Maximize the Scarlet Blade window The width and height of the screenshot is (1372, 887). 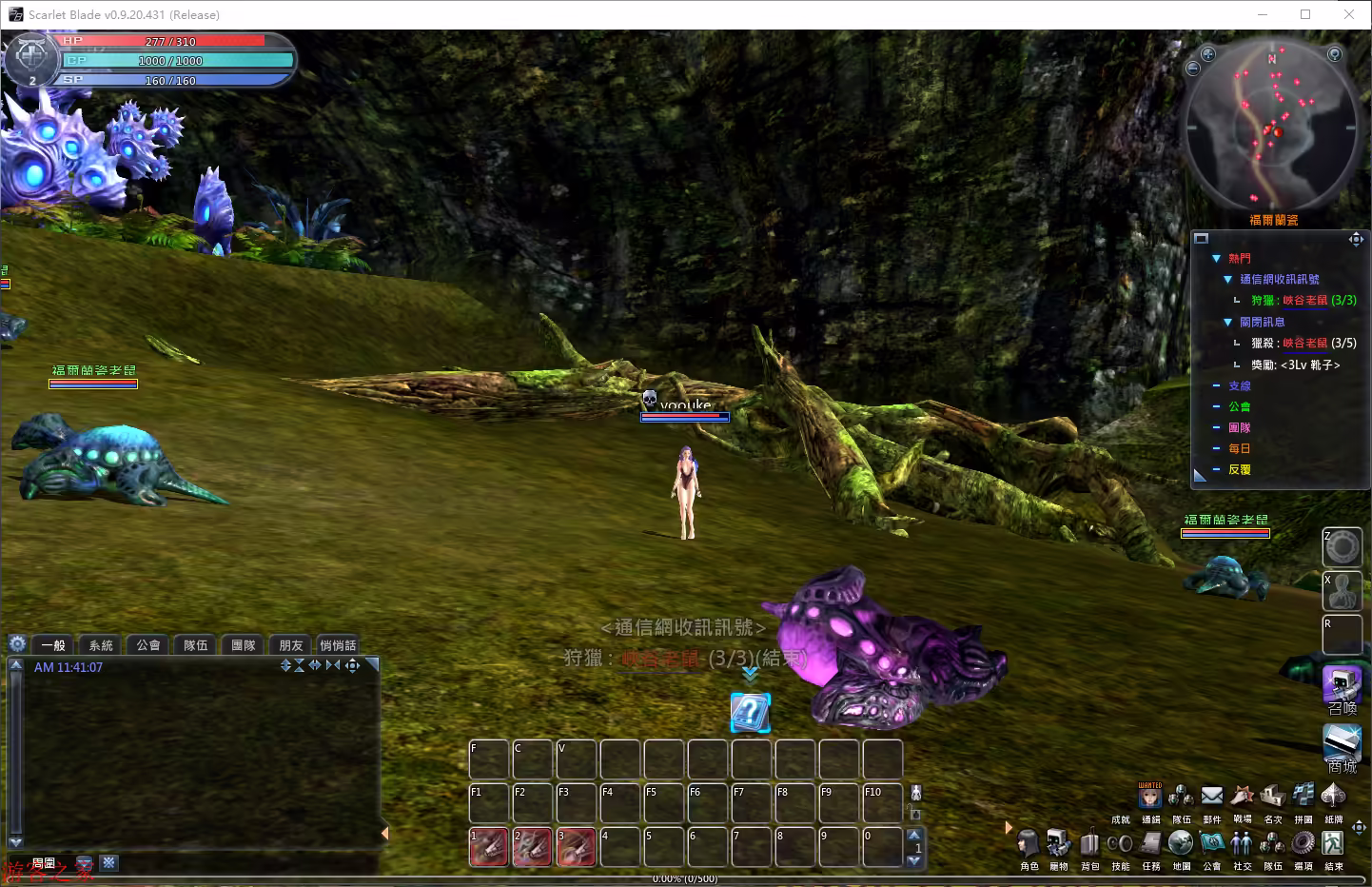(x=1305, y=14)
